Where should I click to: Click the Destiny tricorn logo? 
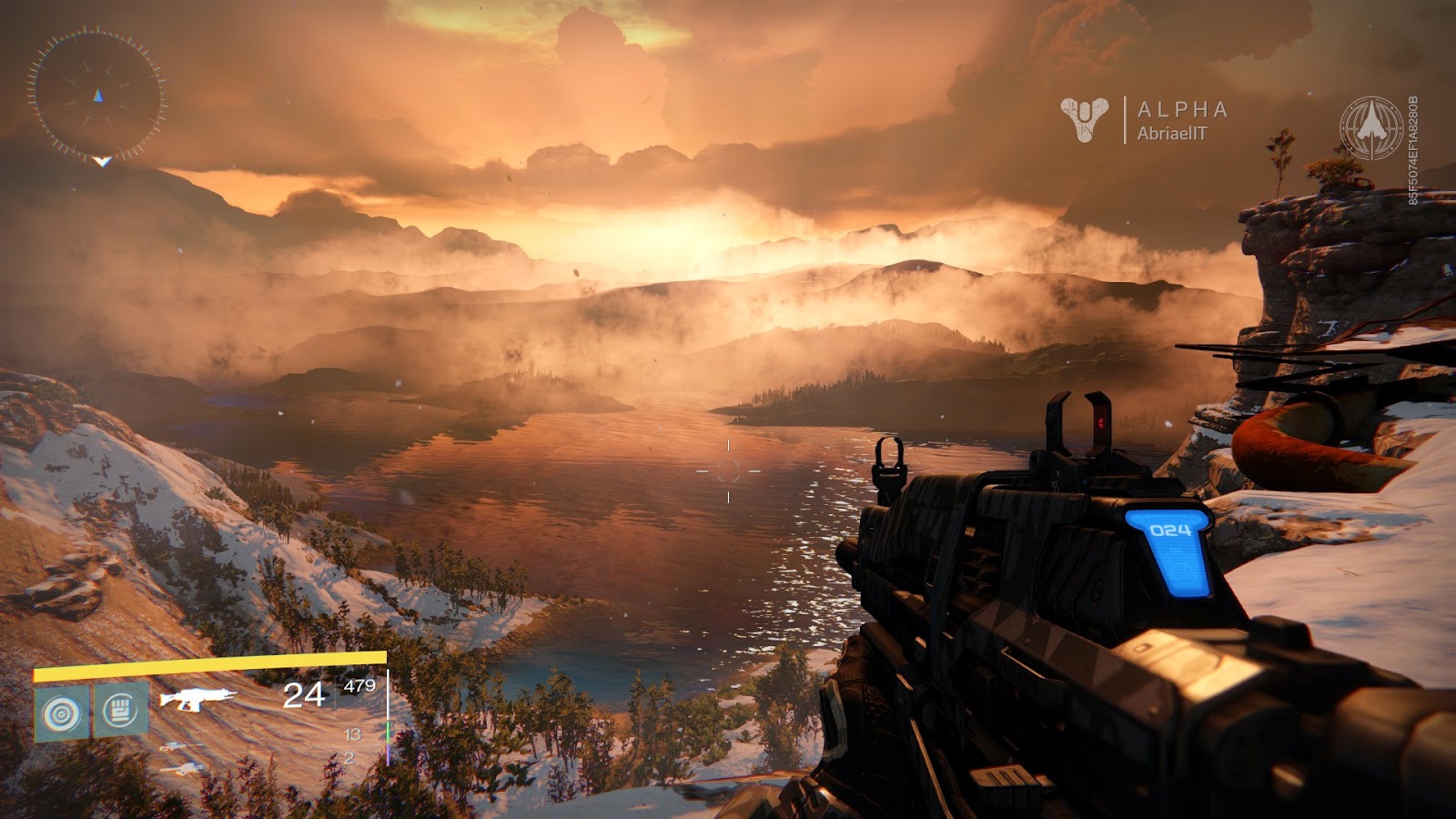point(1084,119)
